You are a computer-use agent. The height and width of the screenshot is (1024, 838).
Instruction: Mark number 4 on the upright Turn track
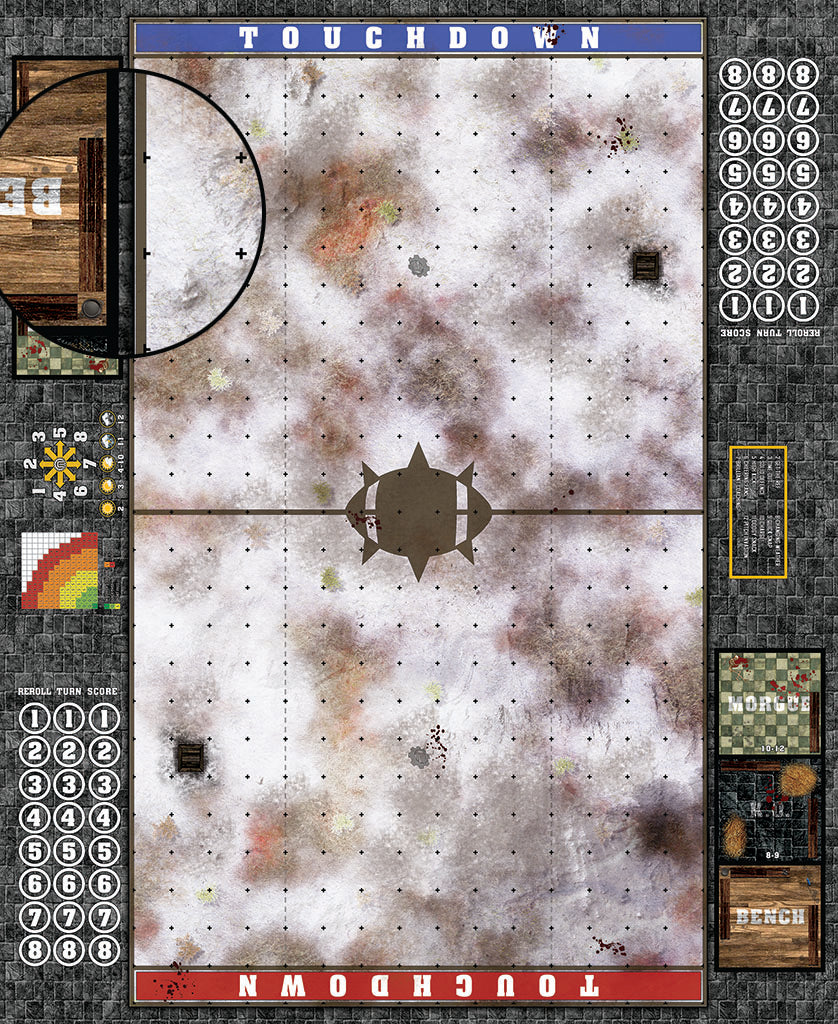(69, 818)
